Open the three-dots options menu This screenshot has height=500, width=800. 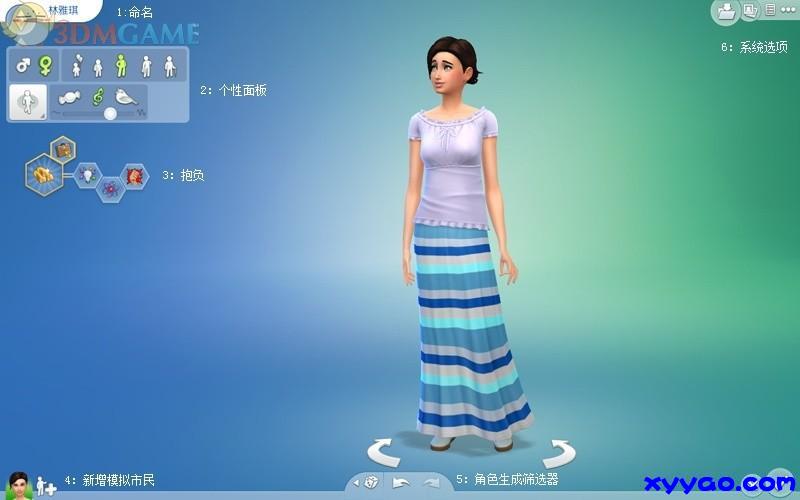pyautogui.click(x=786, y=11)
